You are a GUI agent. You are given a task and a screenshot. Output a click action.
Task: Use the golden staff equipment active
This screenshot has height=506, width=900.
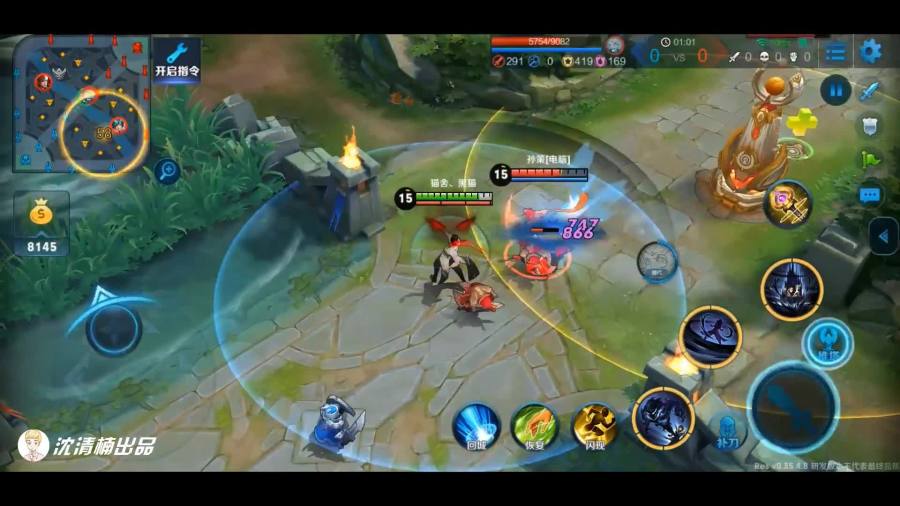(x=788, y=203)
